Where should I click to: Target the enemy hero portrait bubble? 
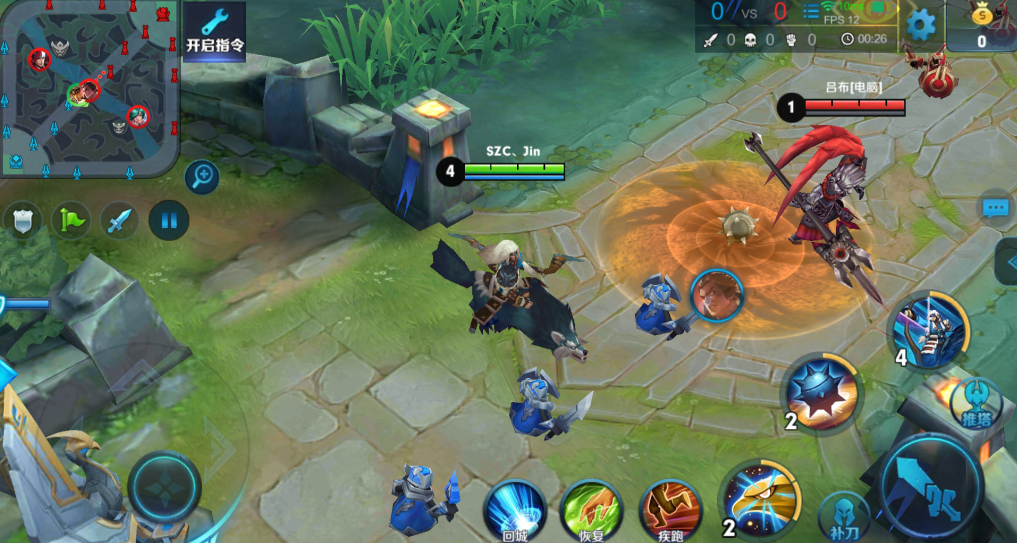coord(716,295)
